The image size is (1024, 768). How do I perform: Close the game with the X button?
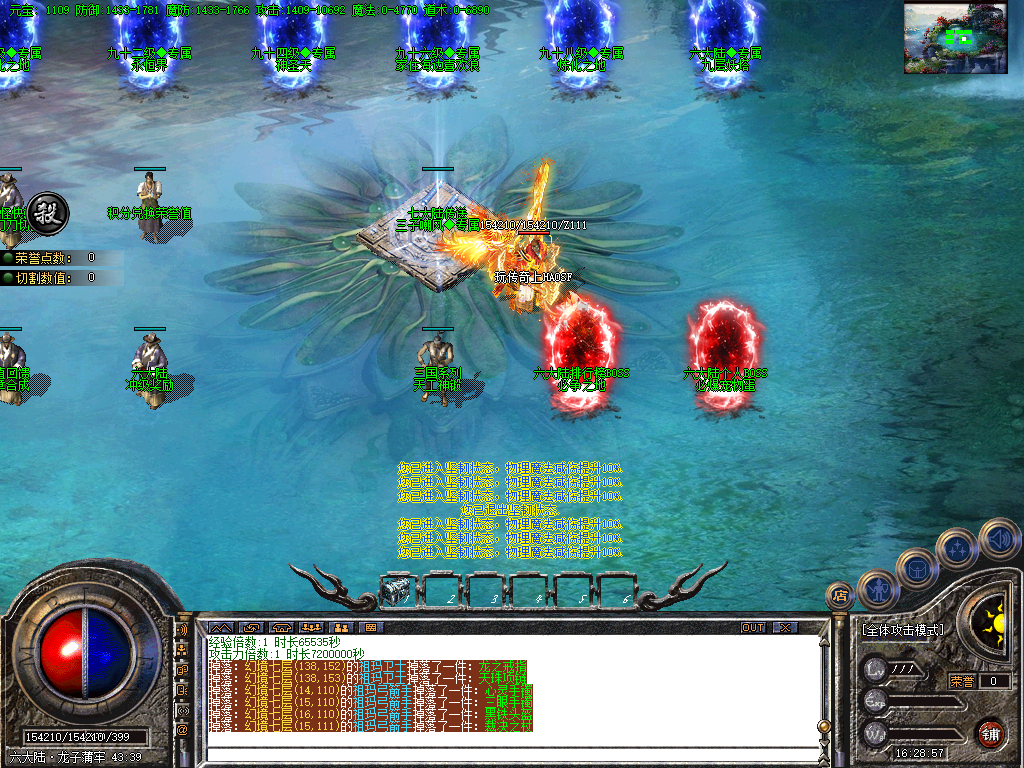pos(785,627)
